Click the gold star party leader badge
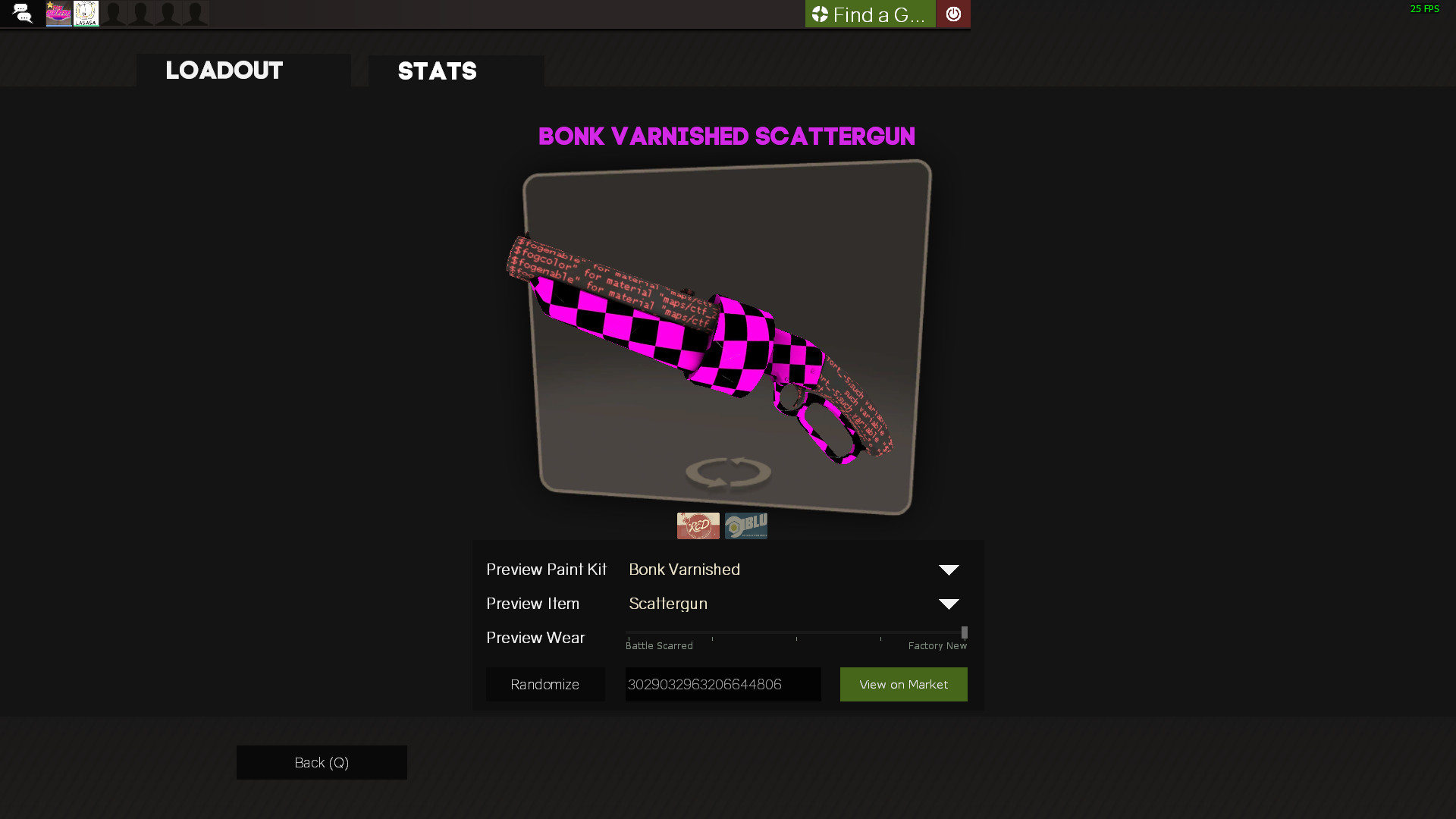The height and width of the screenshot is (819, 1456). 50,5
